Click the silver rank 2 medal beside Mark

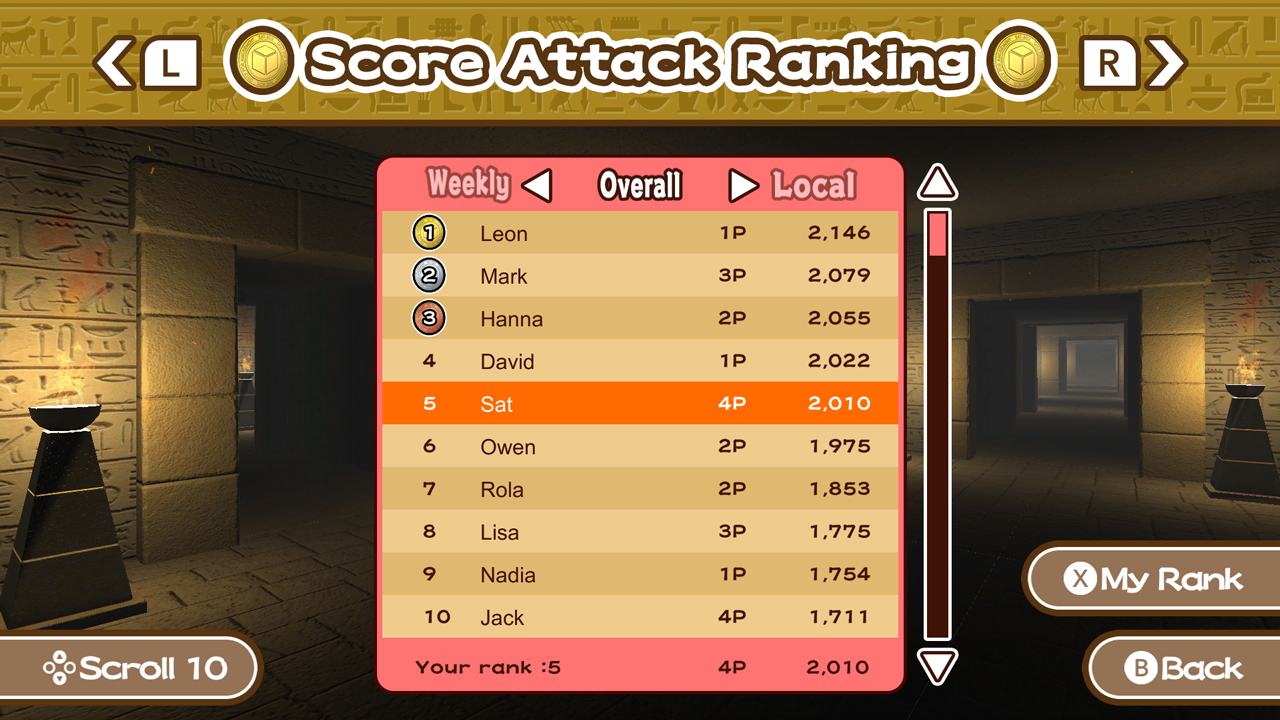428,275
